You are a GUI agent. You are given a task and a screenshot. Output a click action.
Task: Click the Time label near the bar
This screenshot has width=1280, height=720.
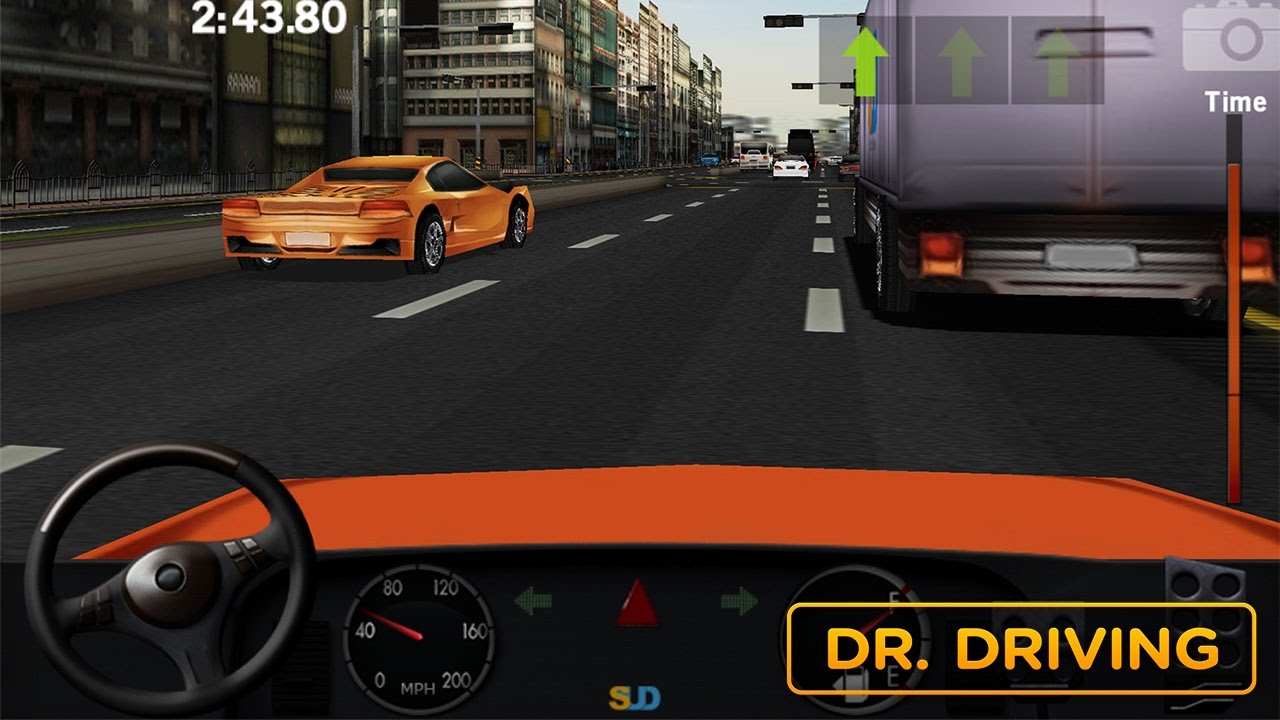point(1237,101)
